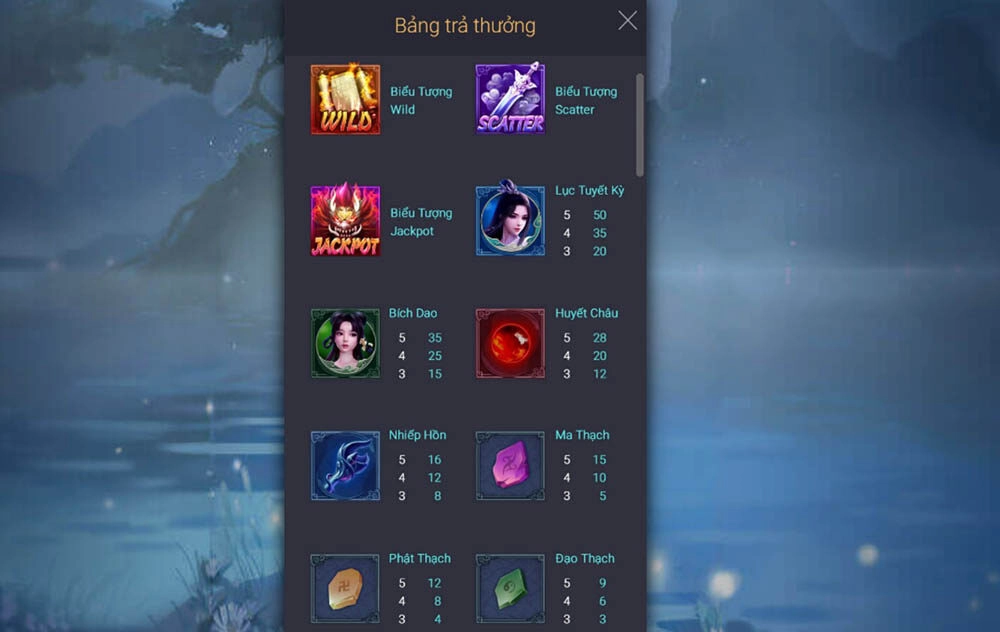Select the Jackpot symbol icon
This screenshot has width=1000, height=632.
345,221
